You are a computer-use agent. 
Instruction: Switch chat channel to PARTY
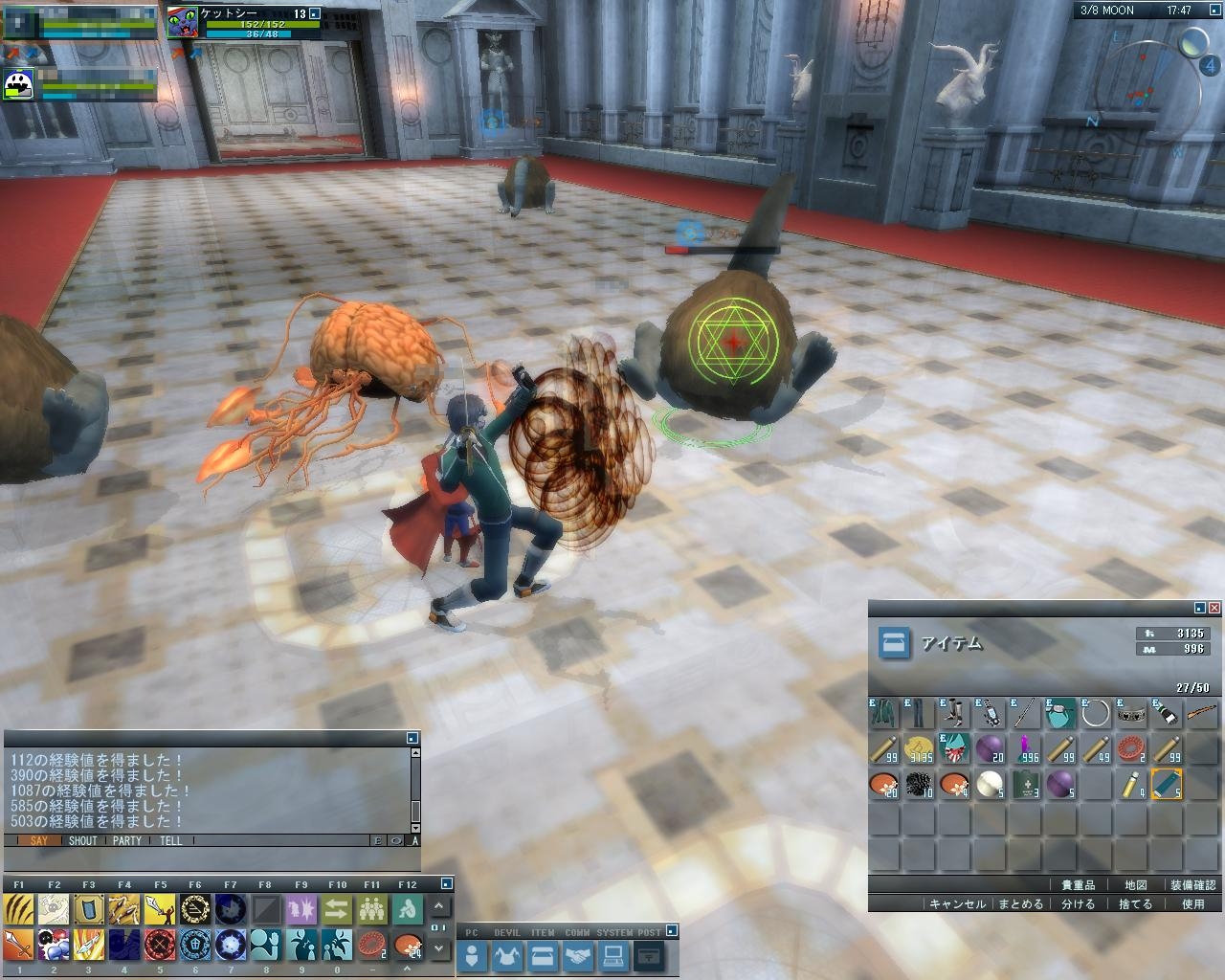[x=127, y=841]
